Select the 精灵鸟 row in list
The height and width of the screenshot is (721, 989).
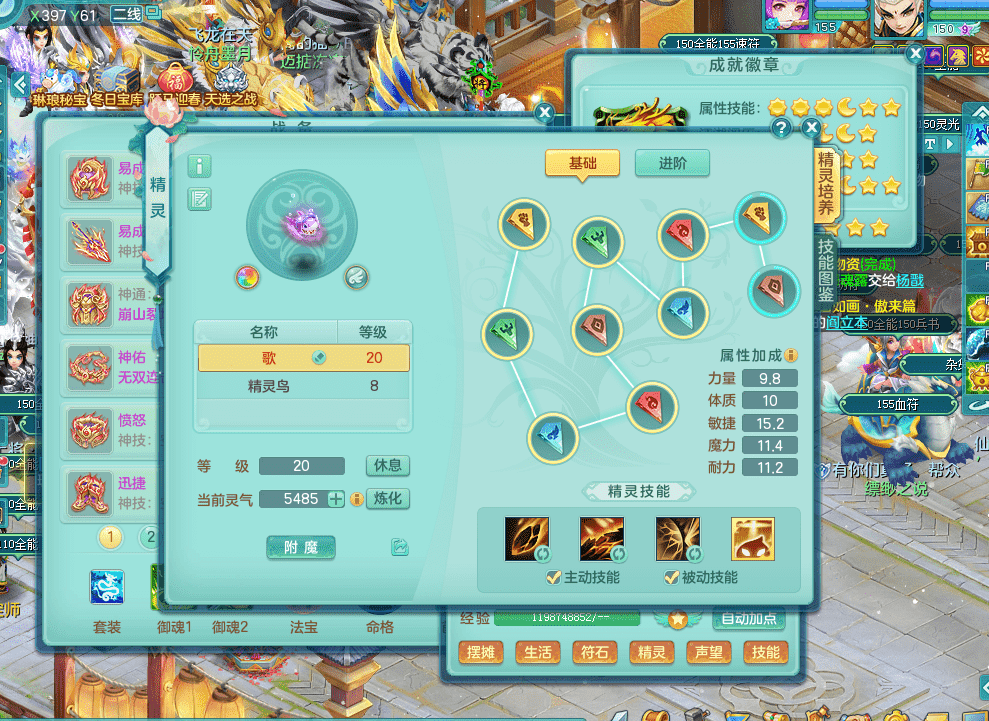(303, 385)
